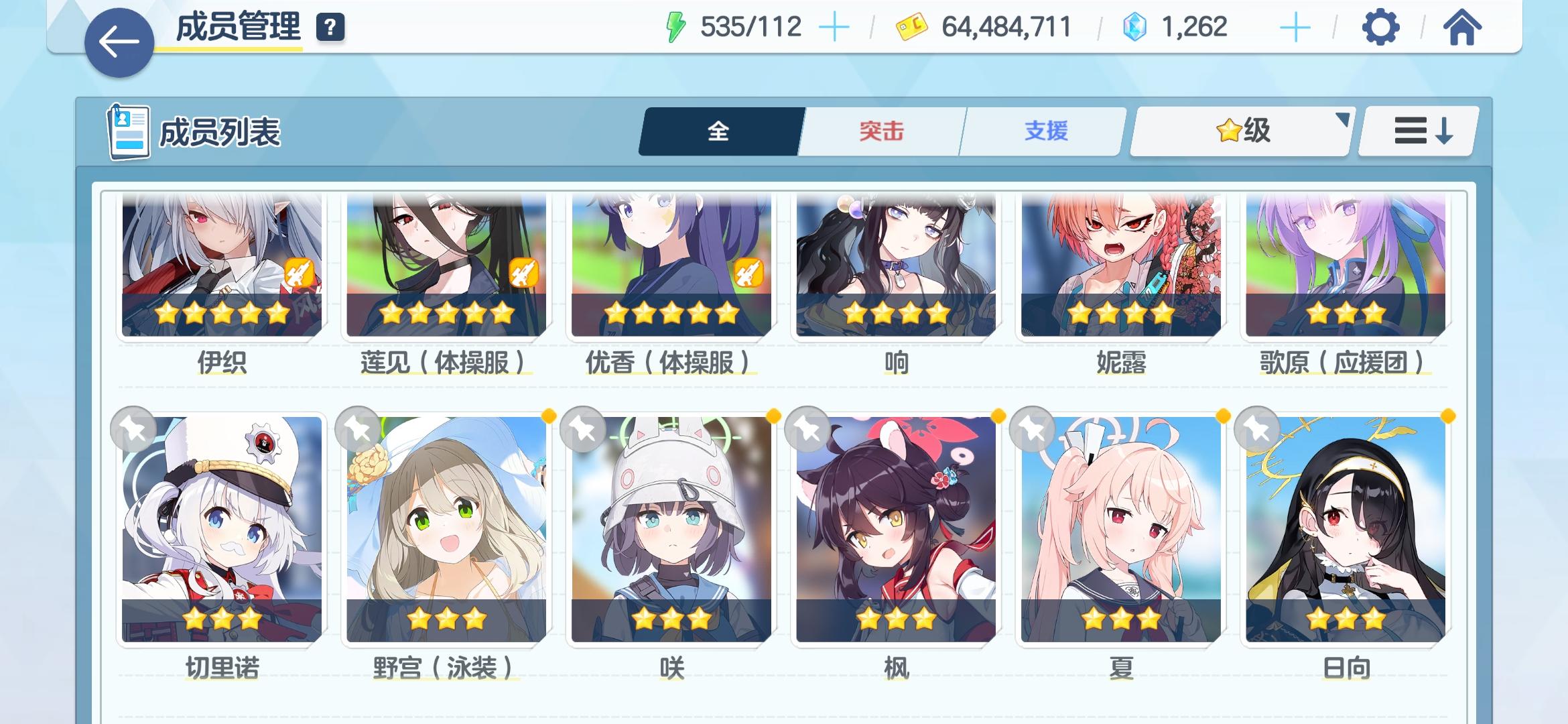
Task: Click the AP plus icon next to 535/112
Action: click(x=835, y=27)
